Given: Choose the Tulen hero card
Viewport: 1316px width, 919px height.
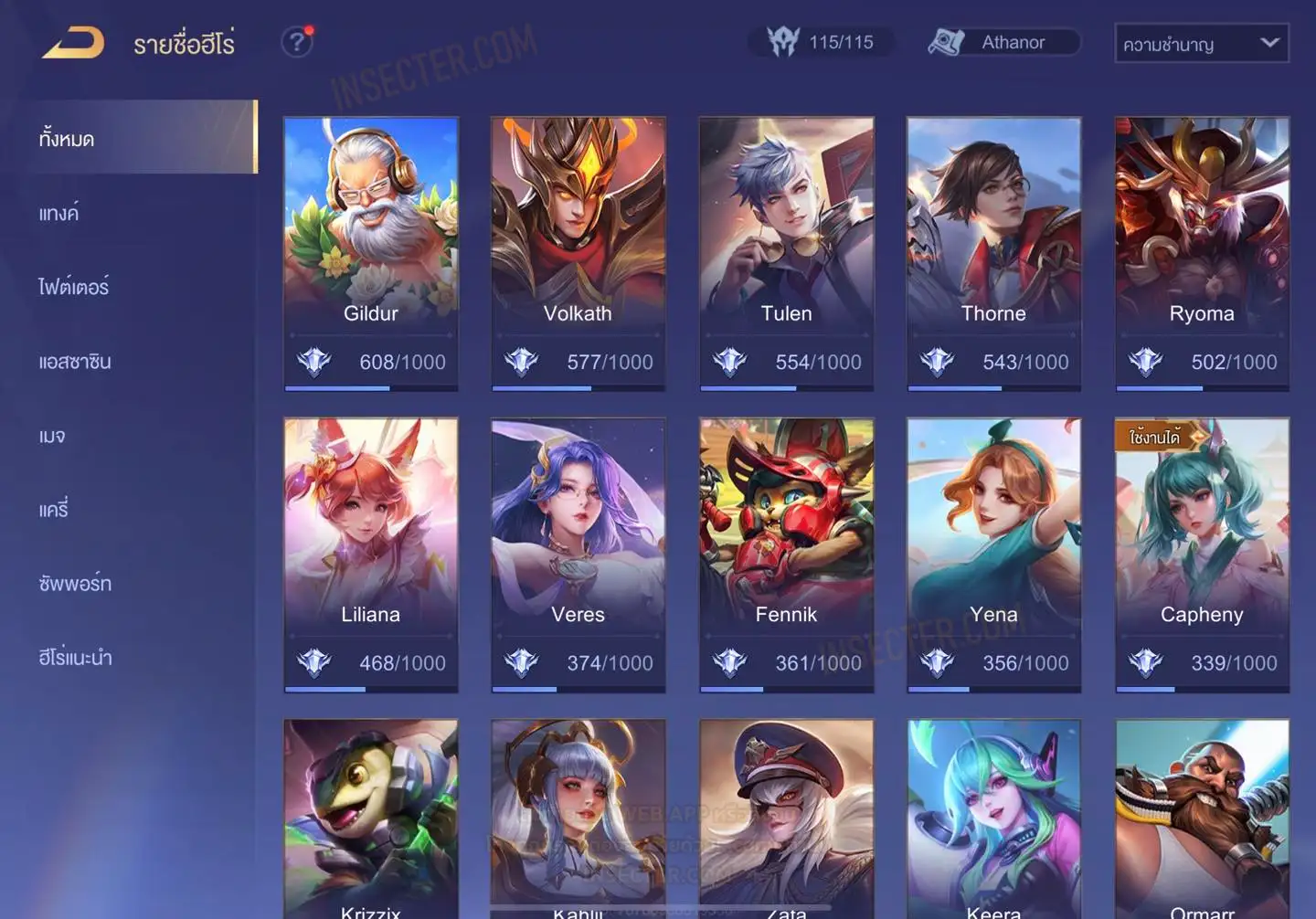Looking at the screenshot, I should click(786, 253).
